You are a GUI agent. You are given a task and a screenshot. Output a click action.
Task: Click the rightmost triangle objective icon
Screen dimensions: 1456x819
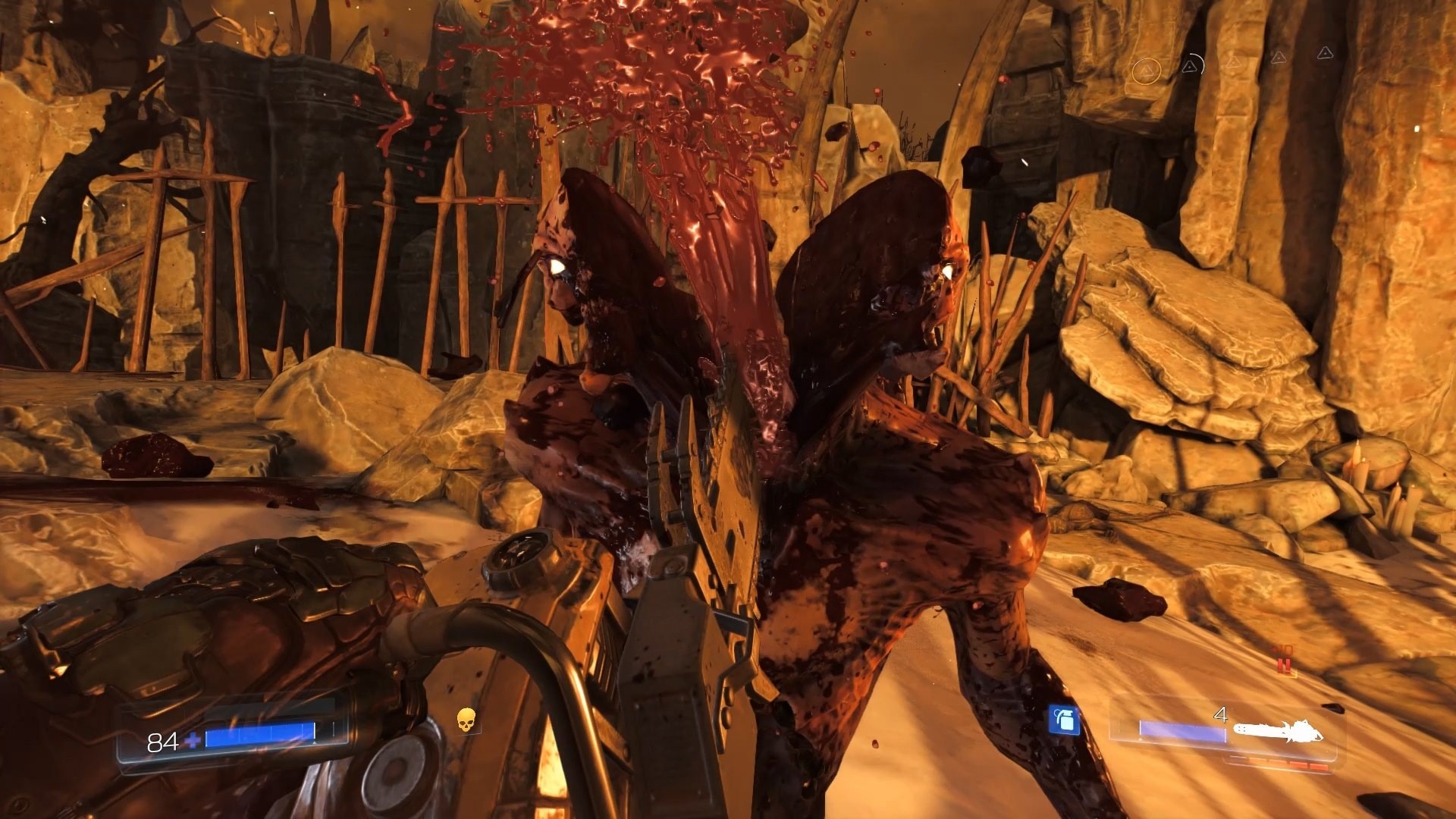[1325, 54]
